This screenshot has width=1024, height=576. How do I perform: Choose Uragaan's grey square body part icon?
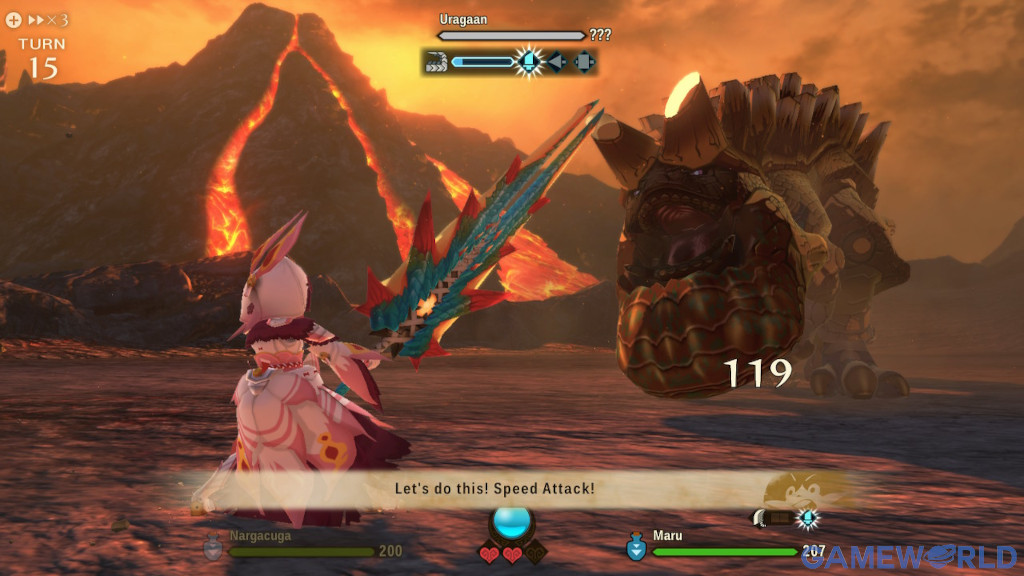click(584, 62)
